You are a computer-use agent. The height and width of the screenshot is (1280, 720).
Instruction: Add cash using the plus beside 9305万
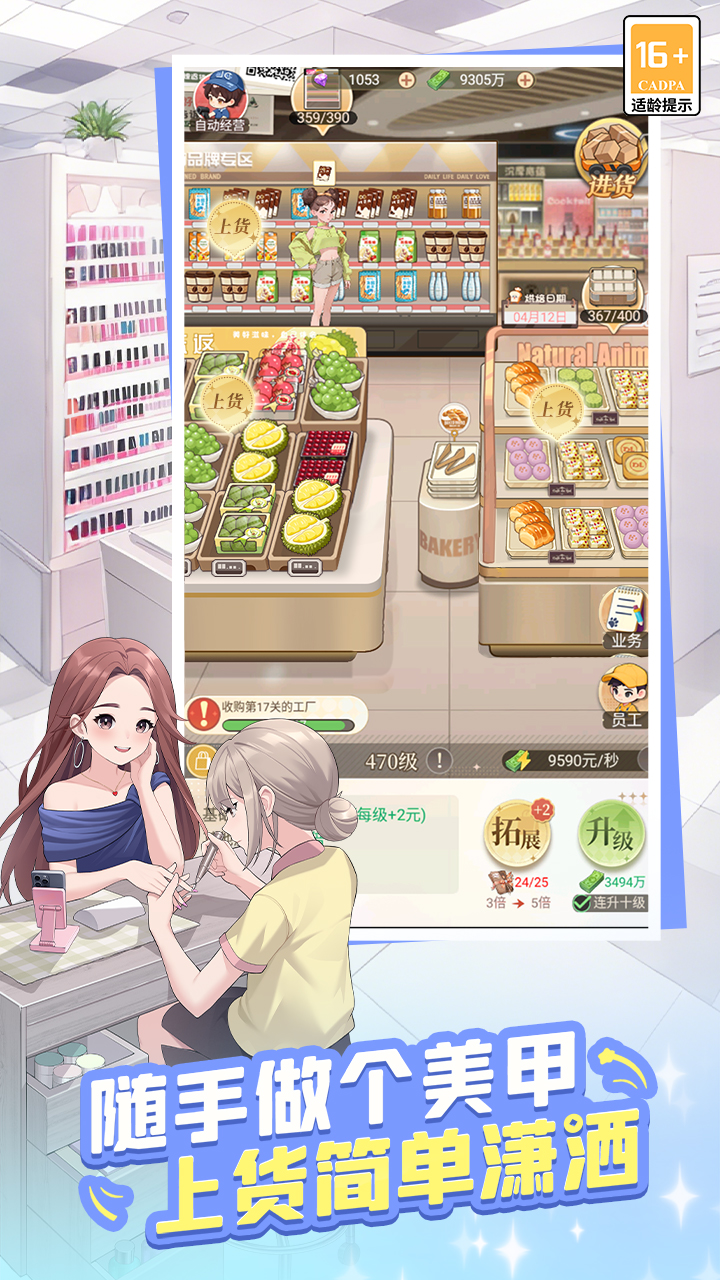525,80
